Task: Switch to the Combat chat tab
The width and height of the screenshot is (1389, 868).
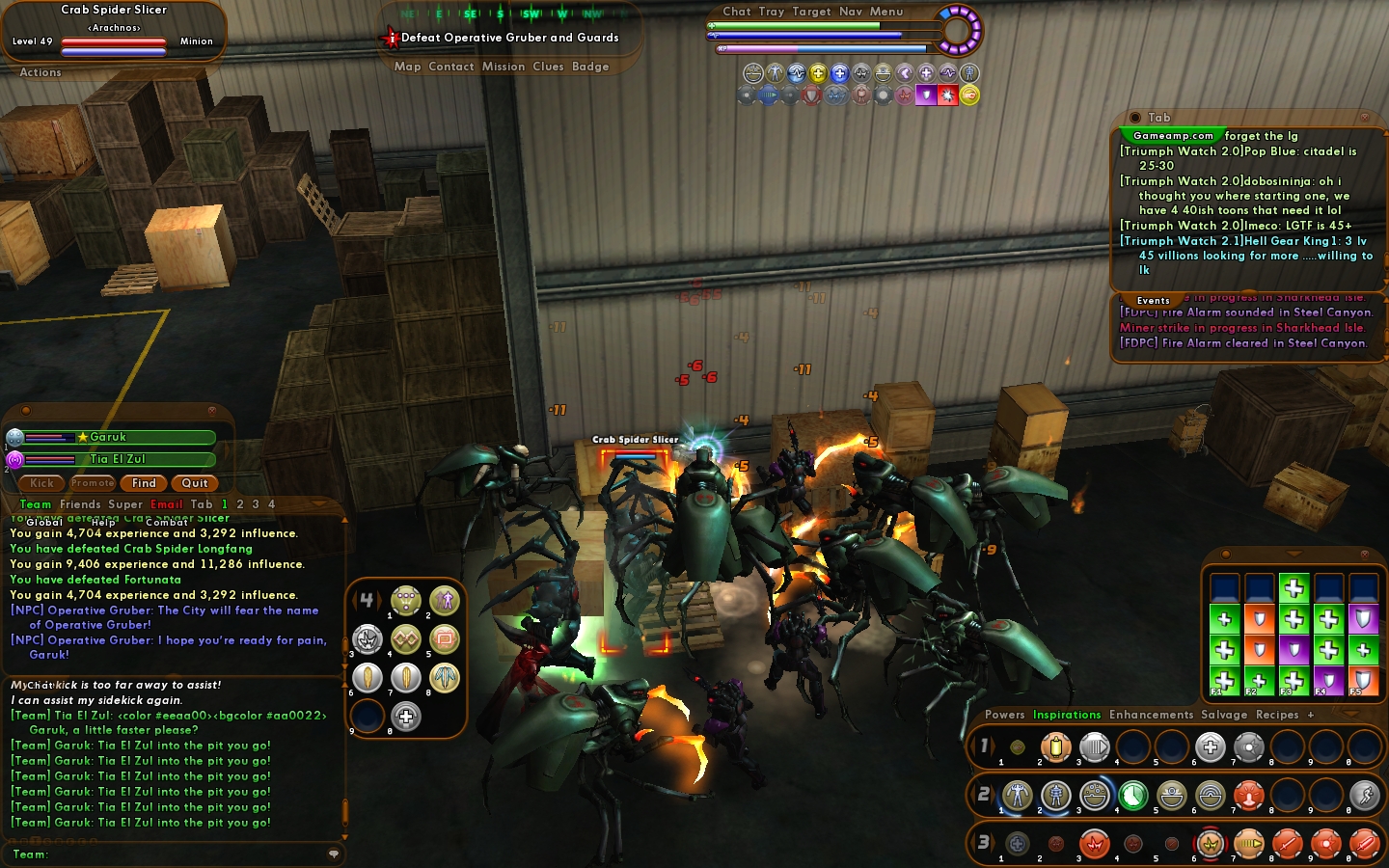Action: click(167, 523)
